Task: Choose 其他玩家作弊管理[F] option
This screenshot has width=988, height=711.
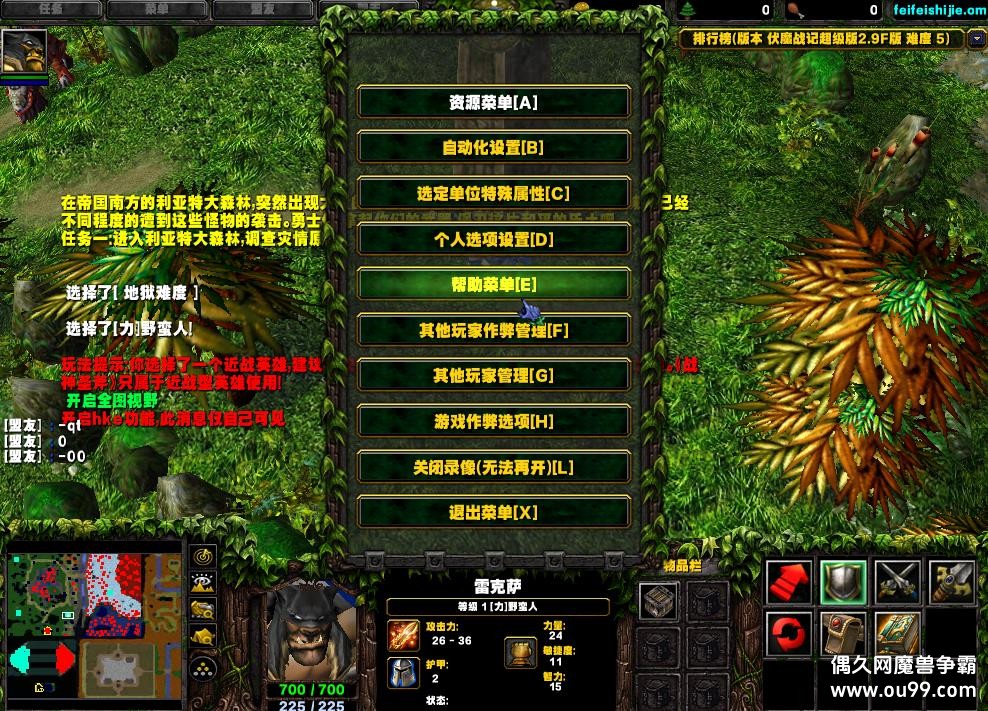Action: pyautogui.click(x=493, y=330)
